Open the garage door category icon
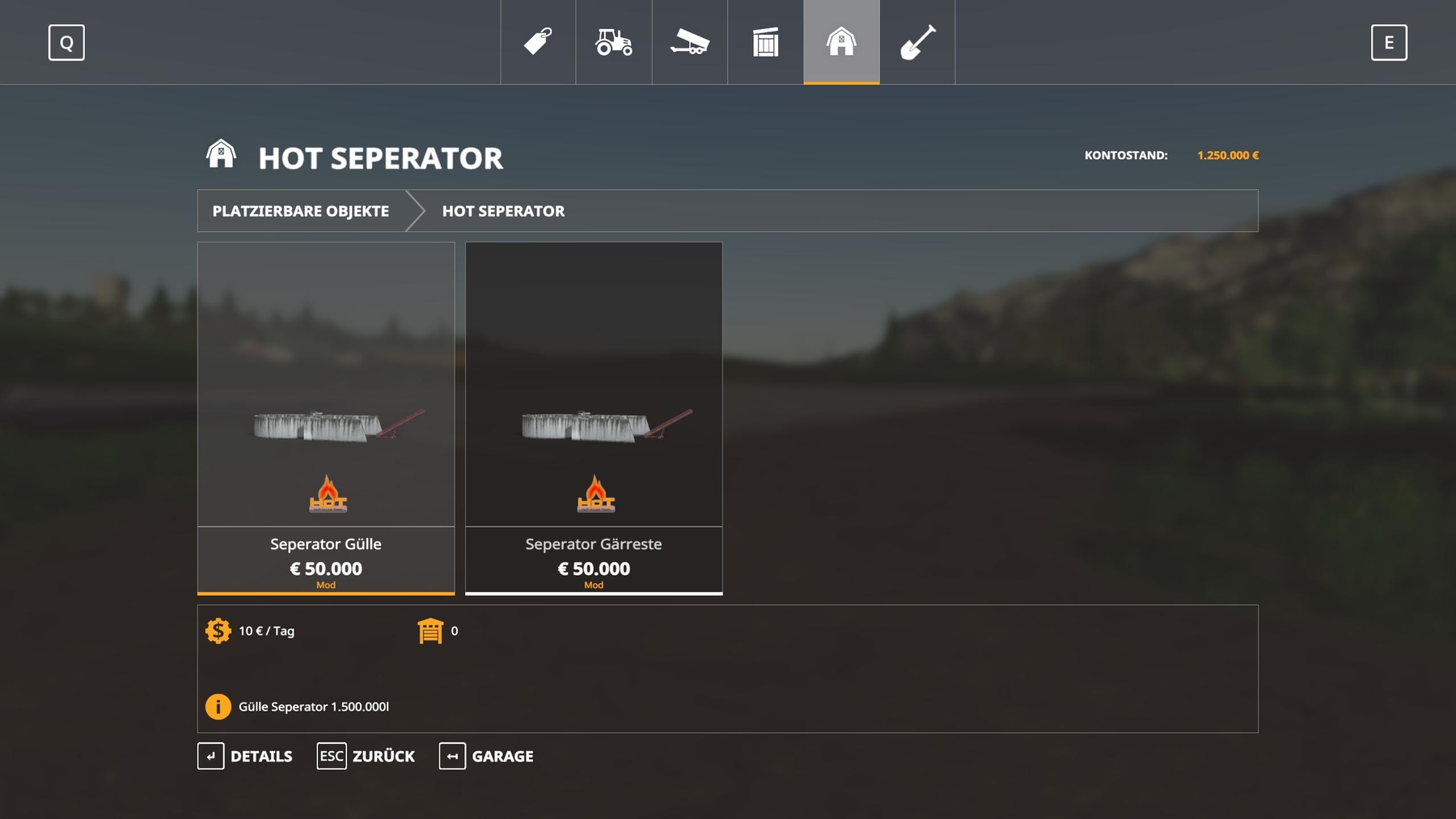Screen dimensions: 1456x819 click(x=765, y=42)
